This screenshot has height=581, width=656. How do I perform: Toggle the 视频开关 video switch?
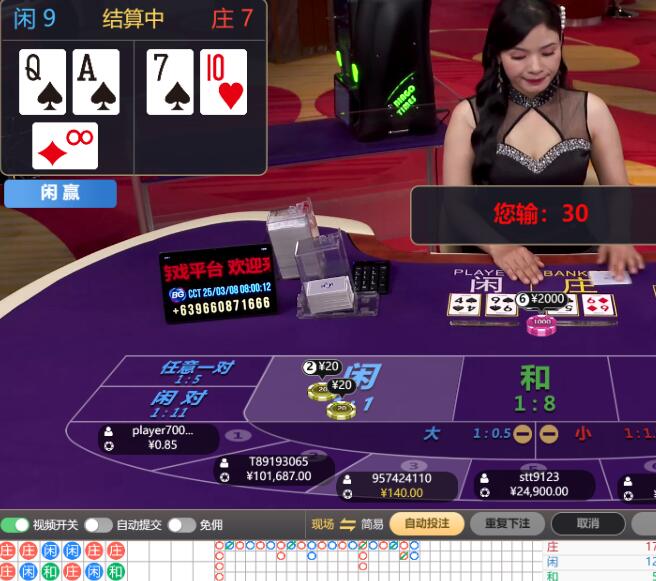coord(15,525)
